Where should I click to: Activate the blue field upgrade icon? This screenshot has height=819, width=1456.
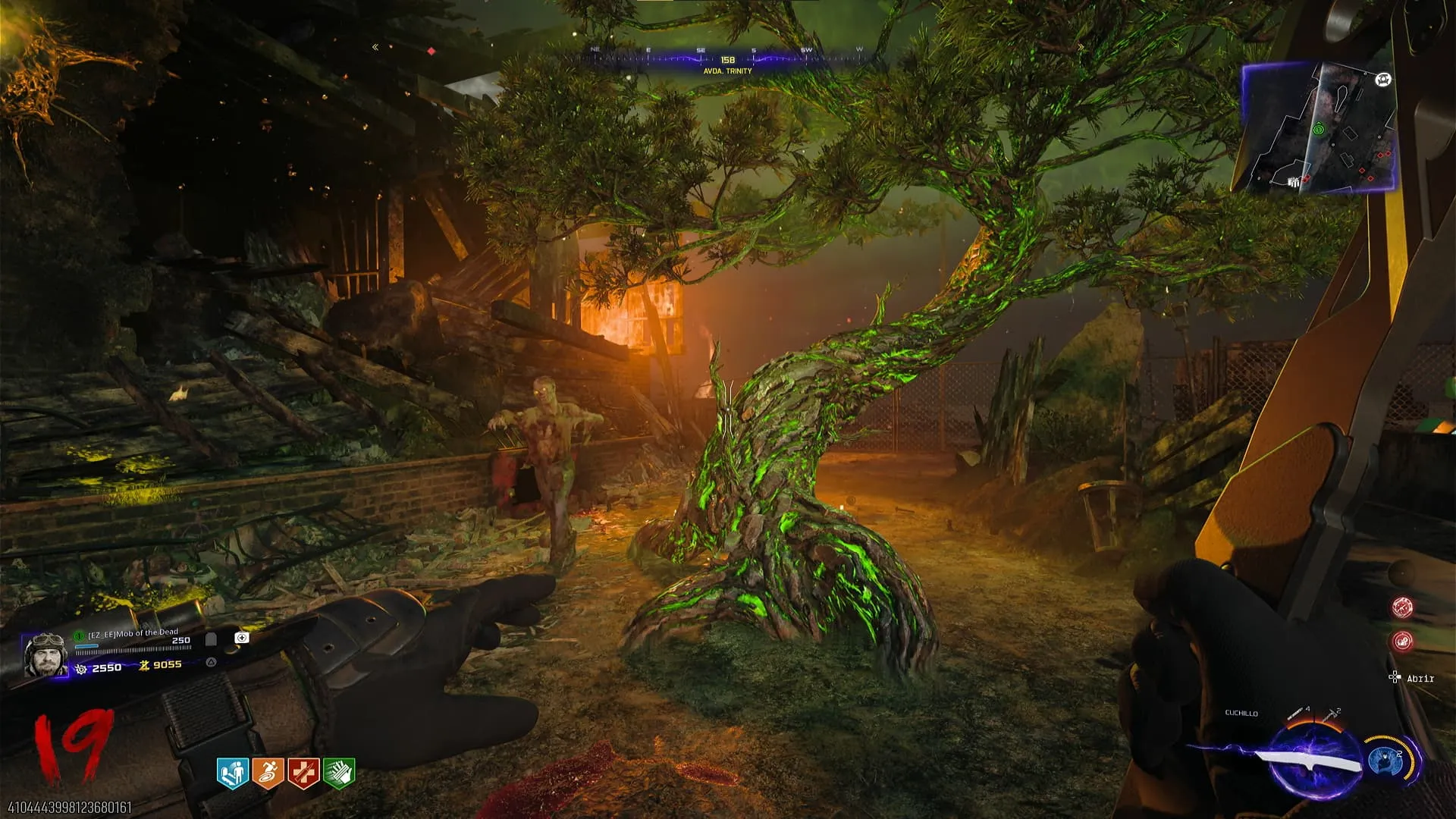click(1385, 761)
